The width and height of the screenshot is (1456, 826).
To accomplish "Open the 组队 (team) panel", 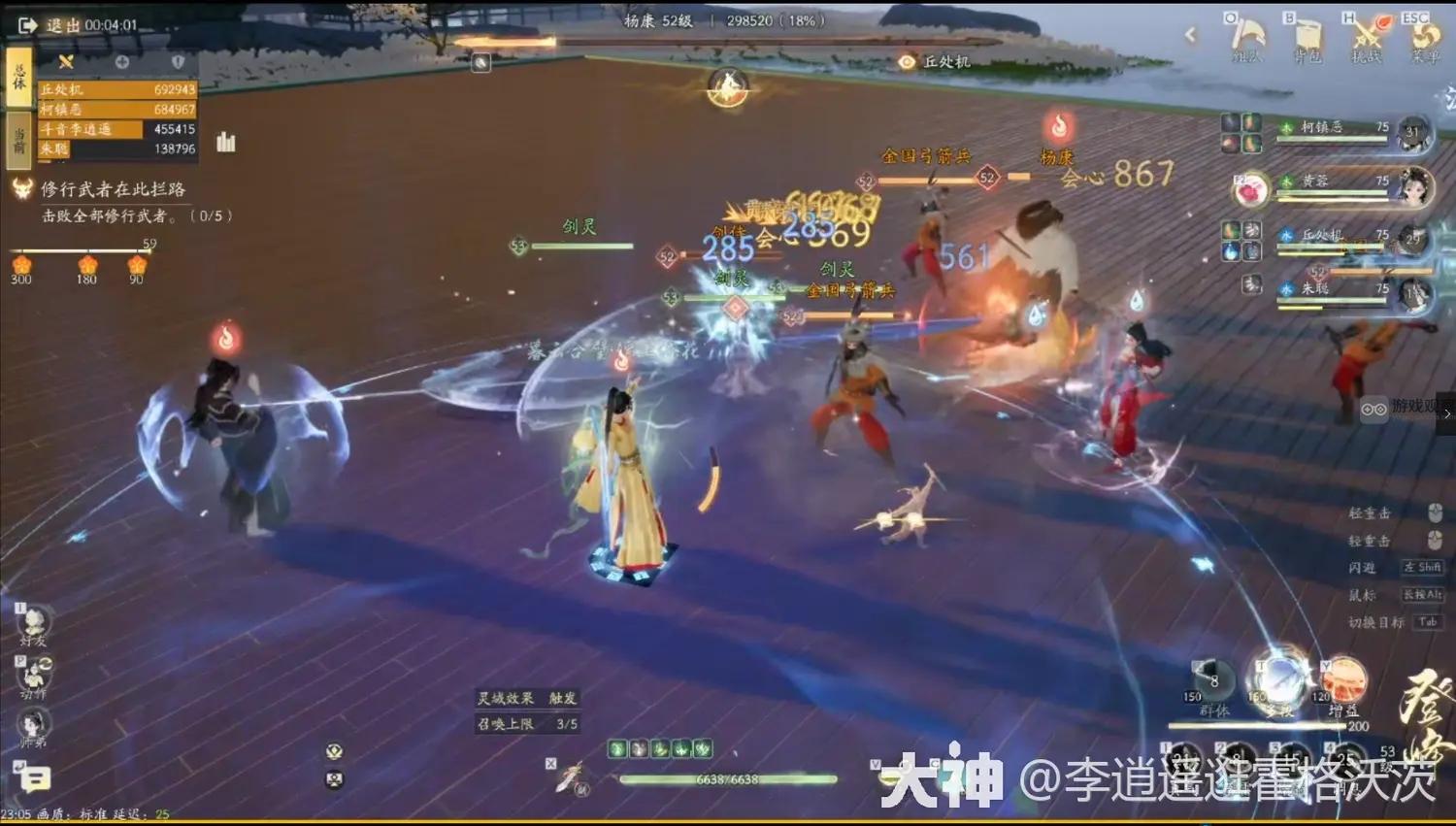I will coord(1244,37).
